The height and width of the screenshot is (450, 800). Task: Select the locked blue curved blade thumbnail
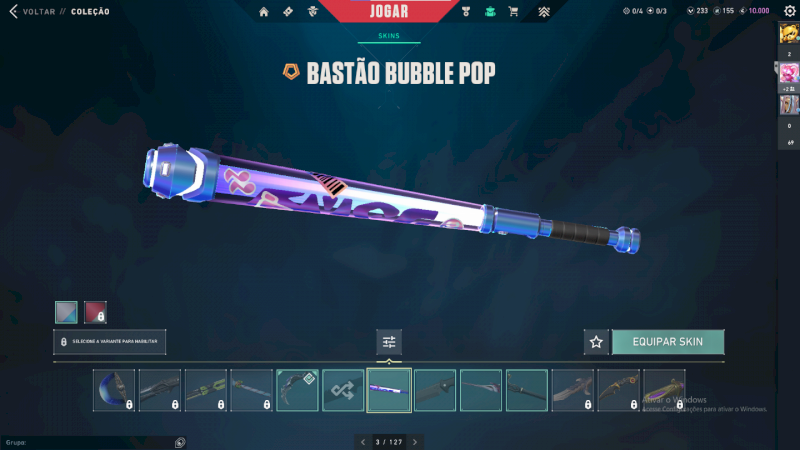(x=114, y=390)
